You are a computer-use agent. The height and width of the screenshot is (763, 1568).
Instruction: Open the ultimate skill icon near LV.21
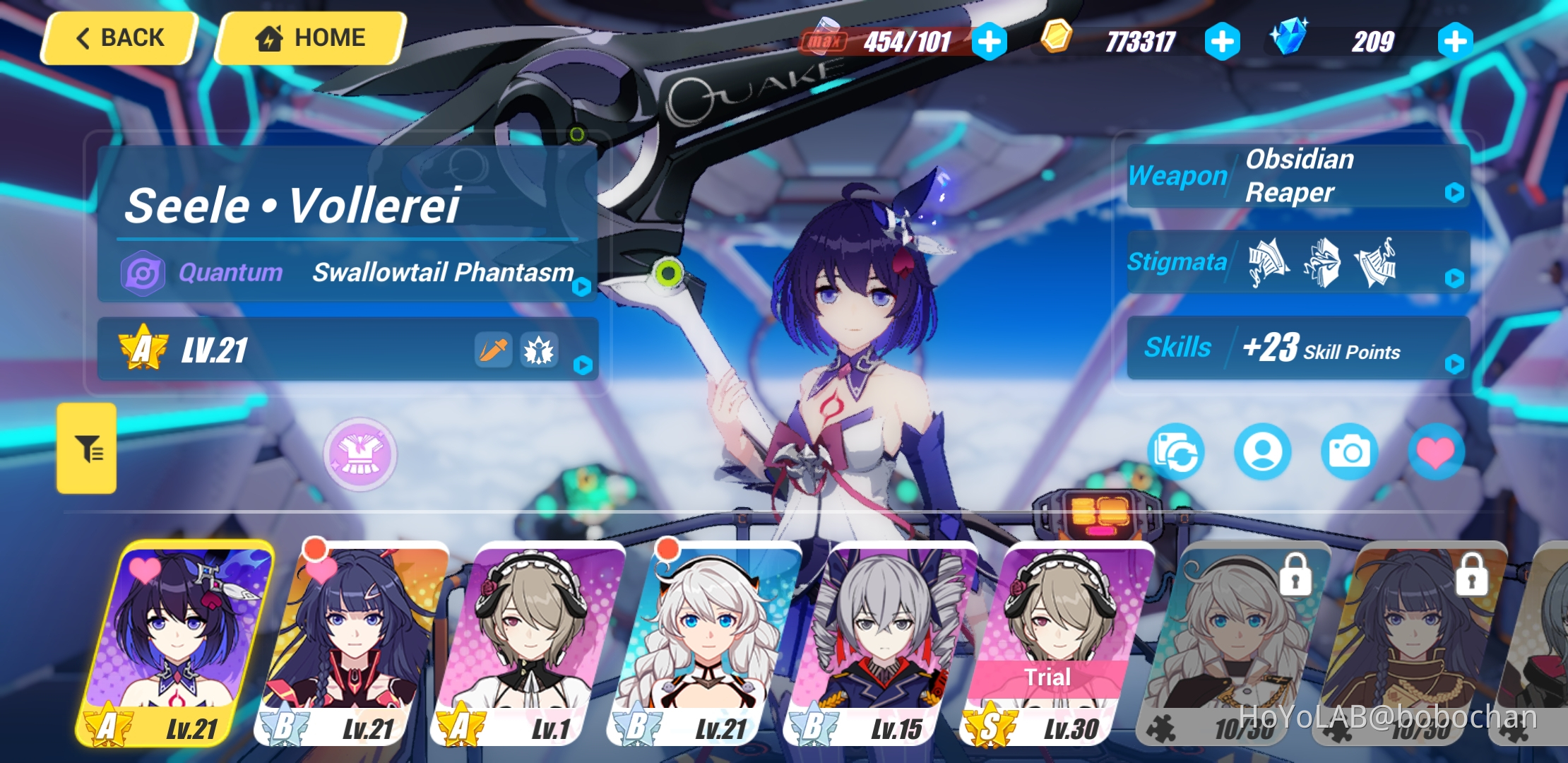click(x=539, y=350)
